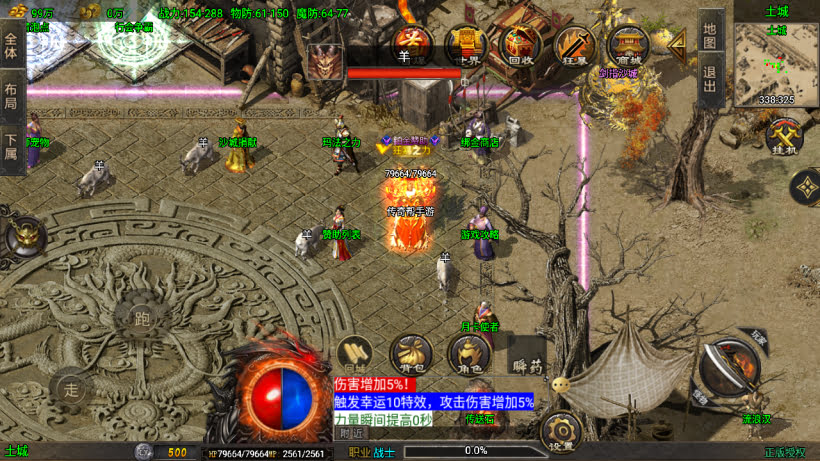Open the 角色 (Character) sheet
This screenshot has height=461, width=820.
[468, 355]
